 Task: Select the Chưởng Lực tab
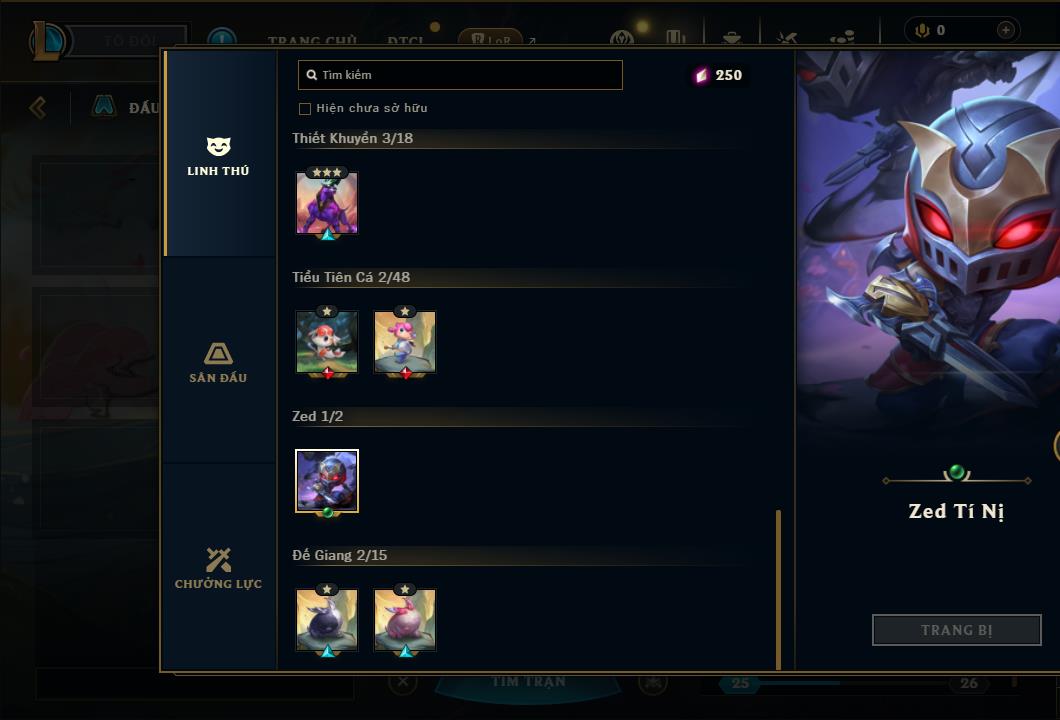tap(218, 568)
